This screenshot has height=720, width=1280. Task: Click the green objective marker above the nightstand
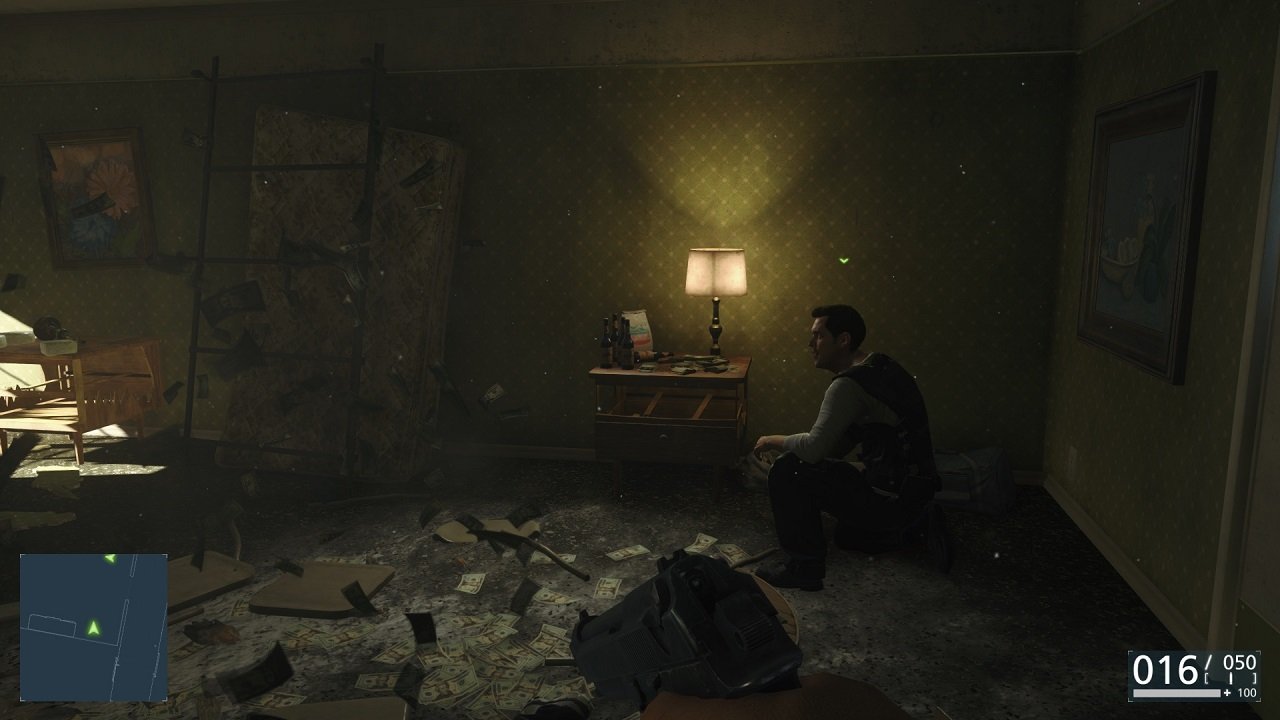click(x=843, y=262)
